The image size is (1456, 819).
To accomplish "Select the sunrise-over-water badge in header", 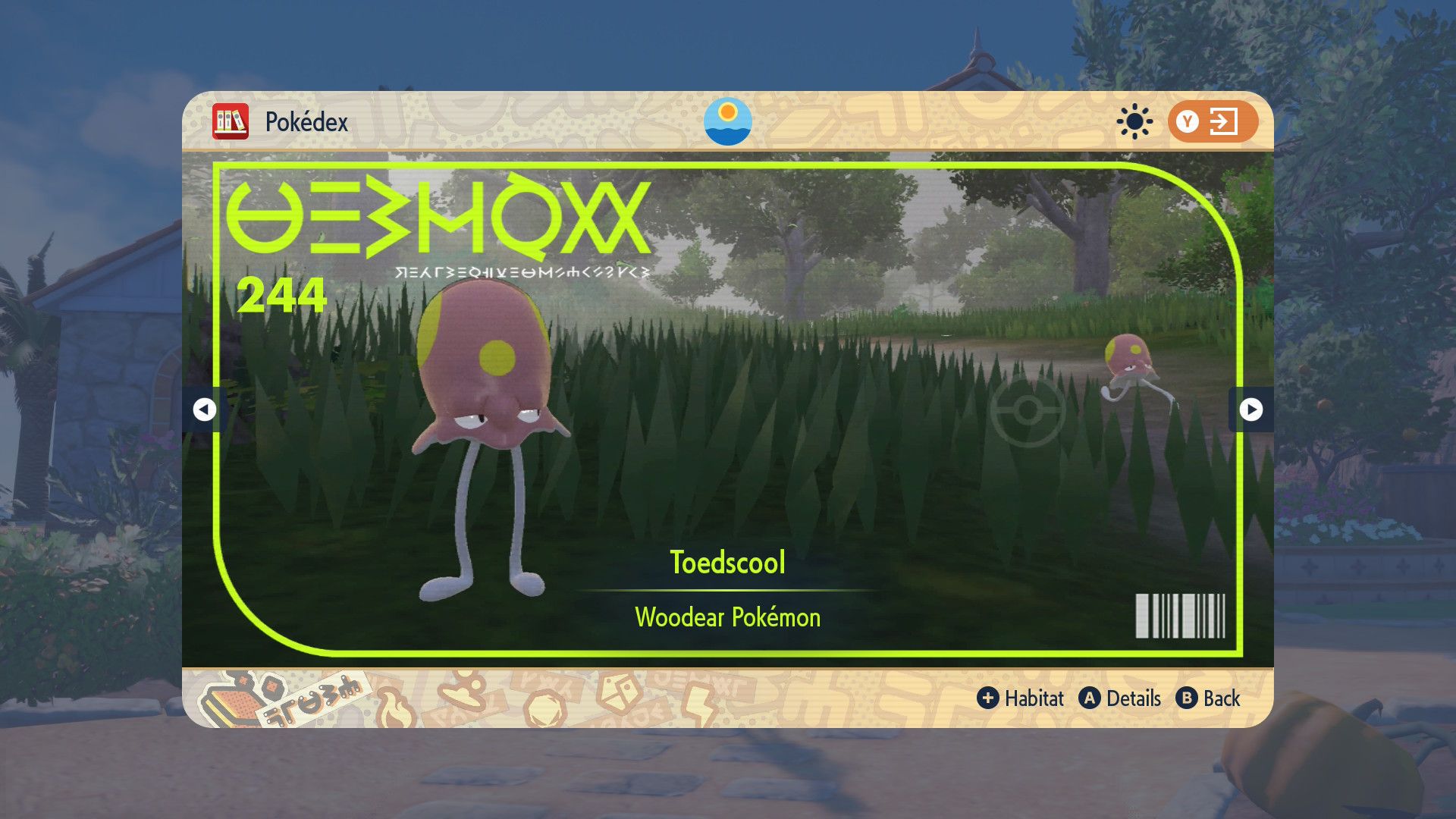I will click(727, 121).
